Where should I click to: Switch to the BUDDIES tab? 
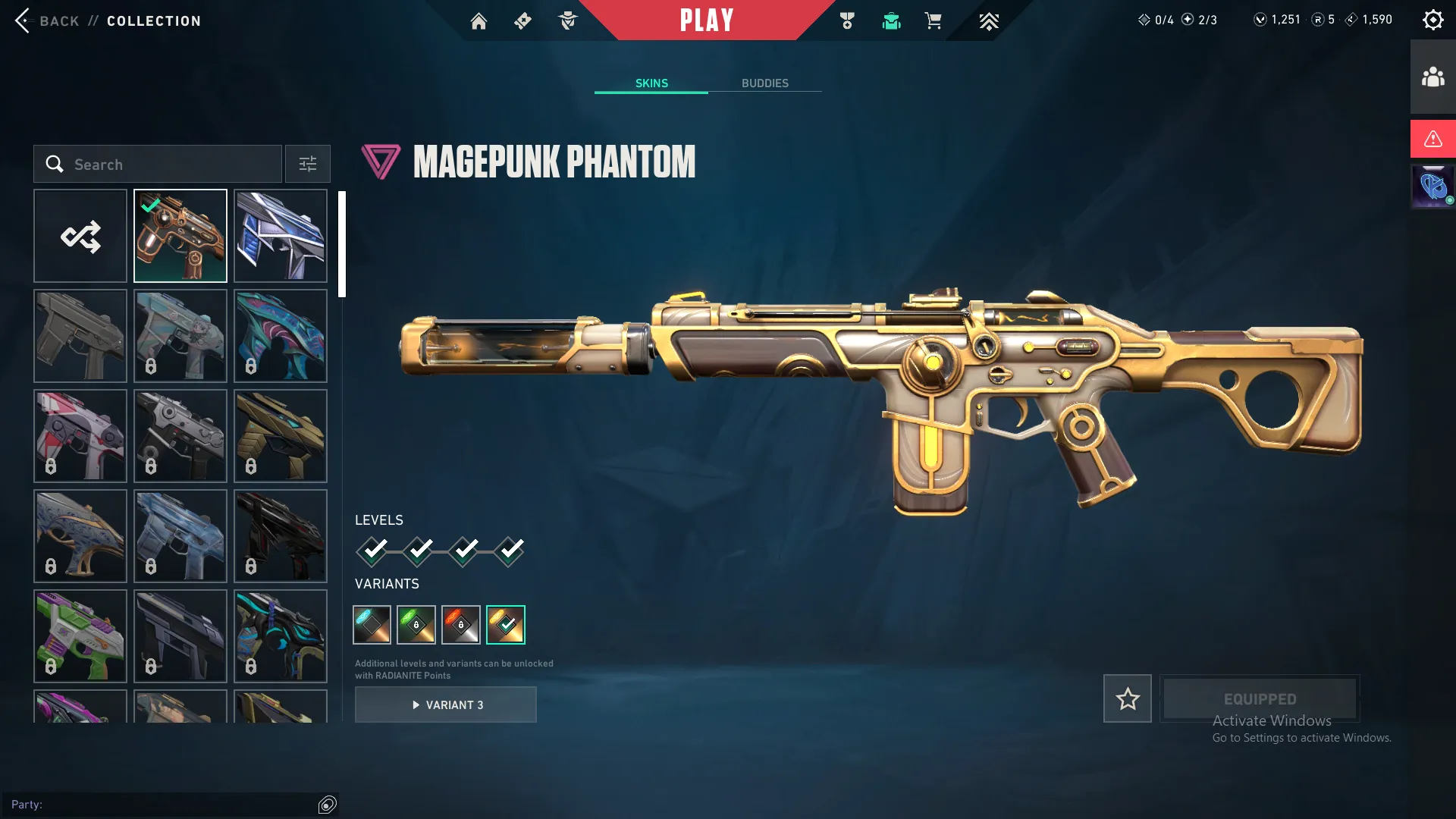(765, 83)
